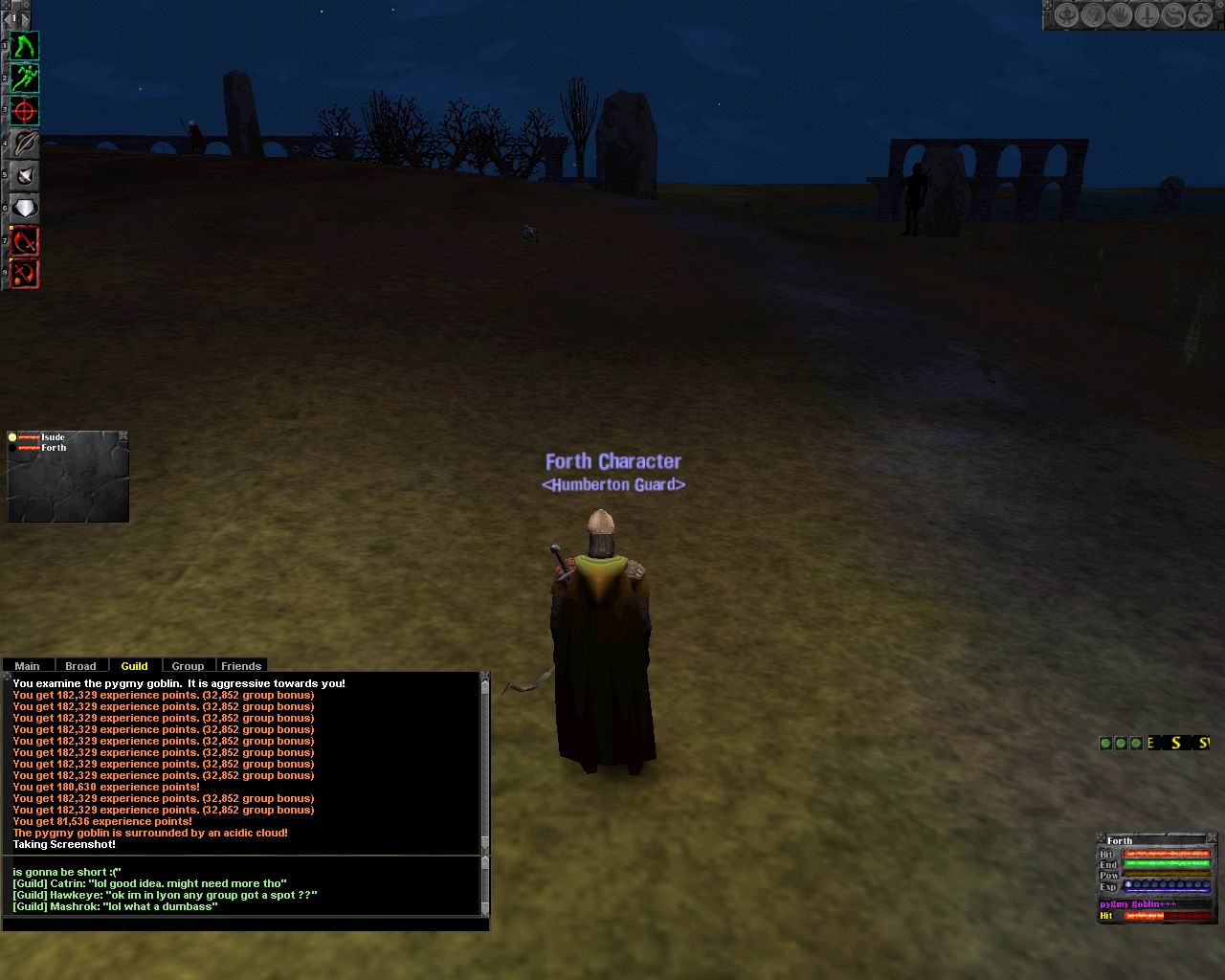
Task: Click the sword command icon in the top-right toolbar
Action: [x=1120, y=16]
